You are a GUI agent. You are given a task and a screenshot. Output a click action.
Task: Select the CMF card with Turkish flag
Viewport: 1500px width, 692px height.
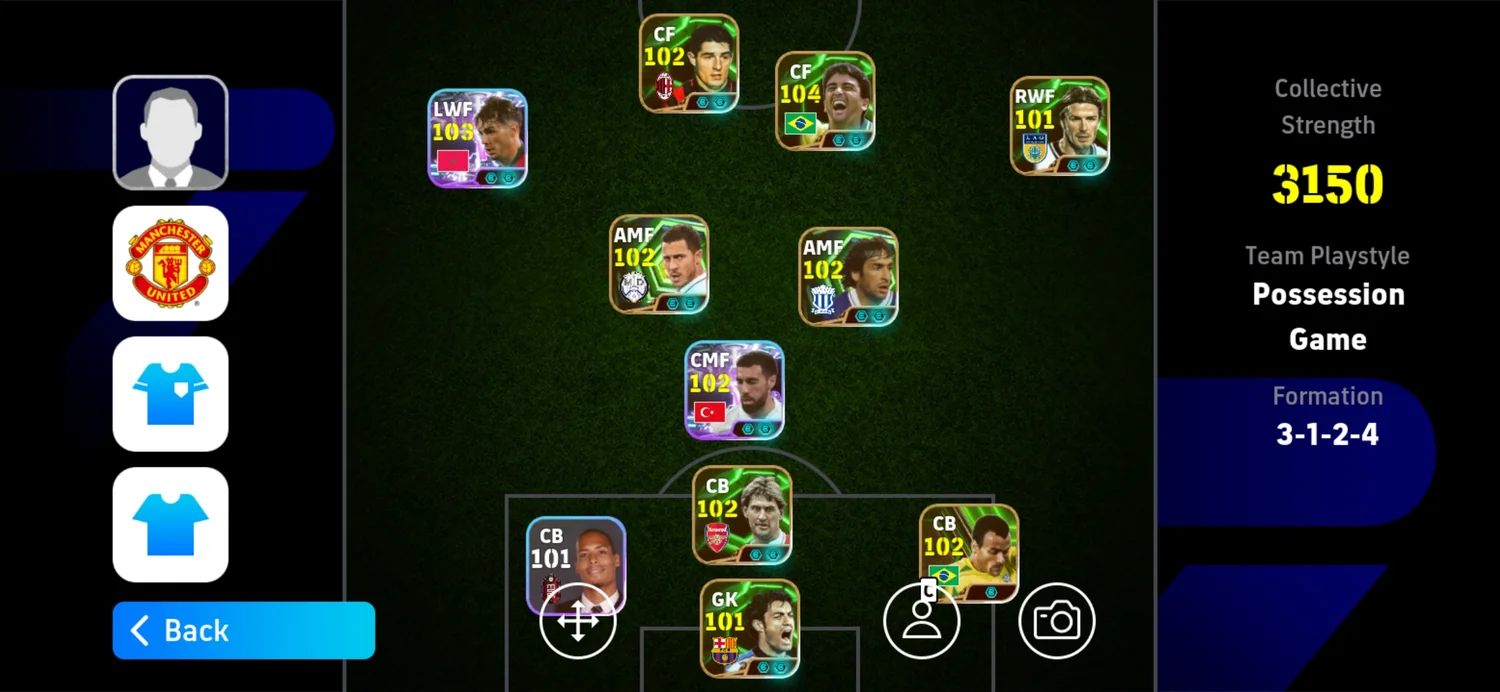[x=734, y=390]
